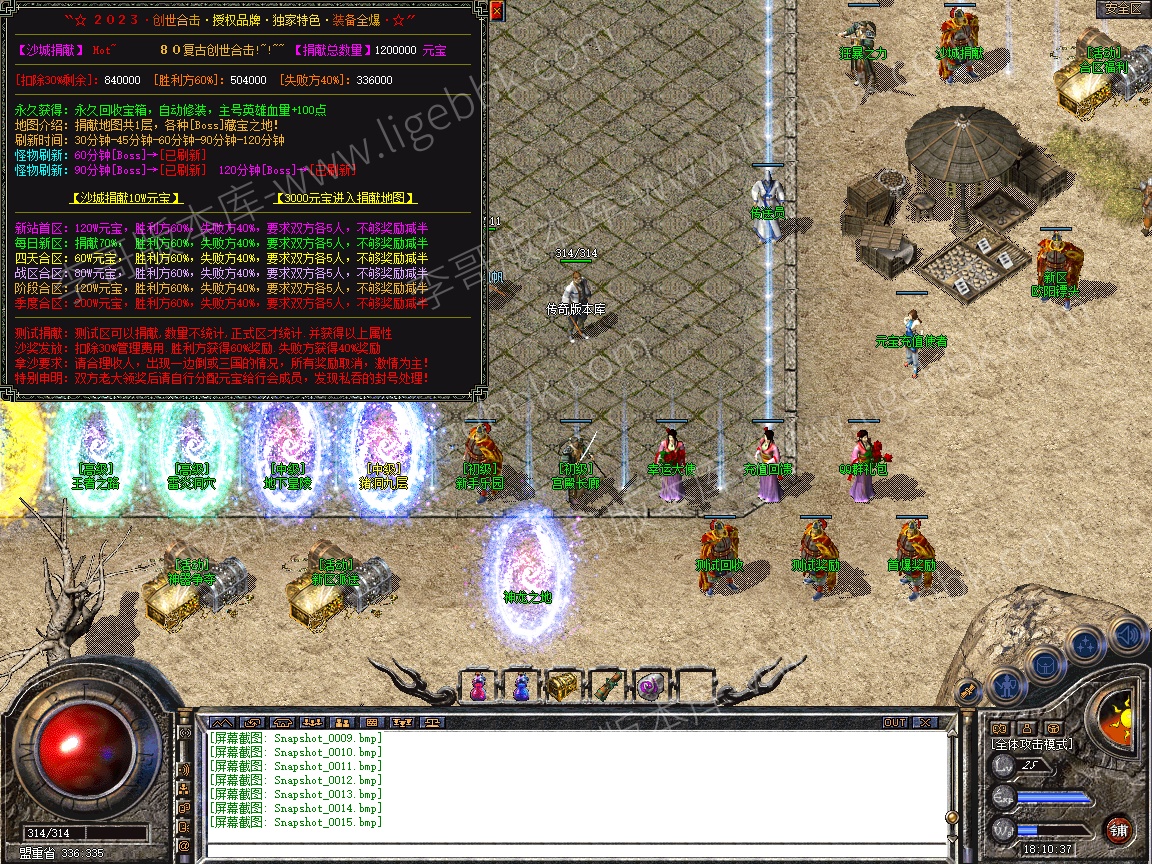Screen dimensions: 1152x864
Task: Click the chat scrollbar's round handle
Action: point(950,818)
